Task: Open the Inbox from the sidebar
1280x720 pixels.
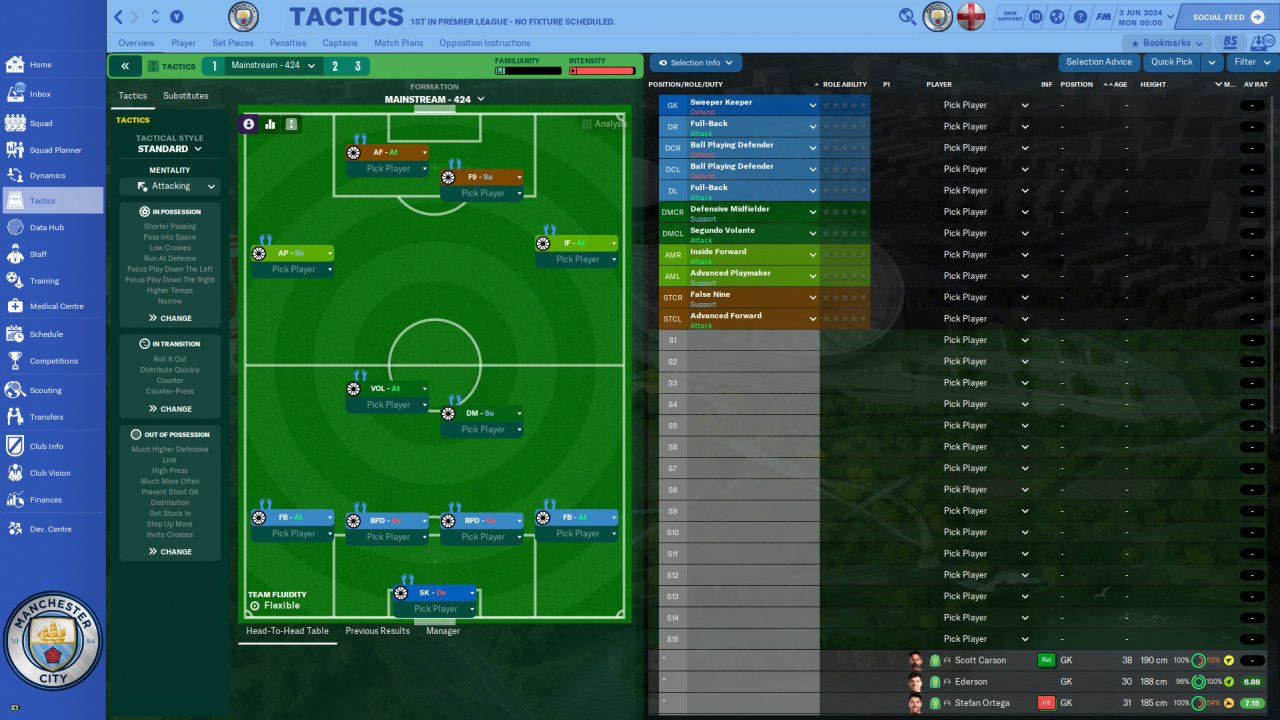Action: pos(40,94)
